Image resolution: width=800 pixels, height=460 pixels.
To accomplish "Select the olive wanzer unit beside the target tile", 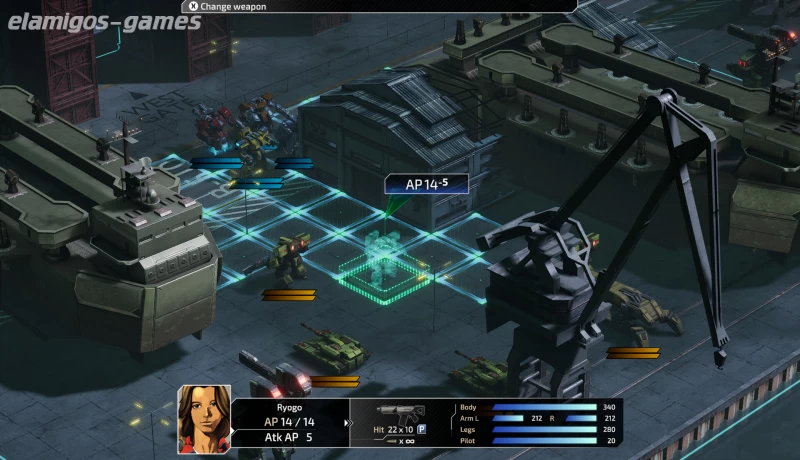I will [x=288, y=257].
